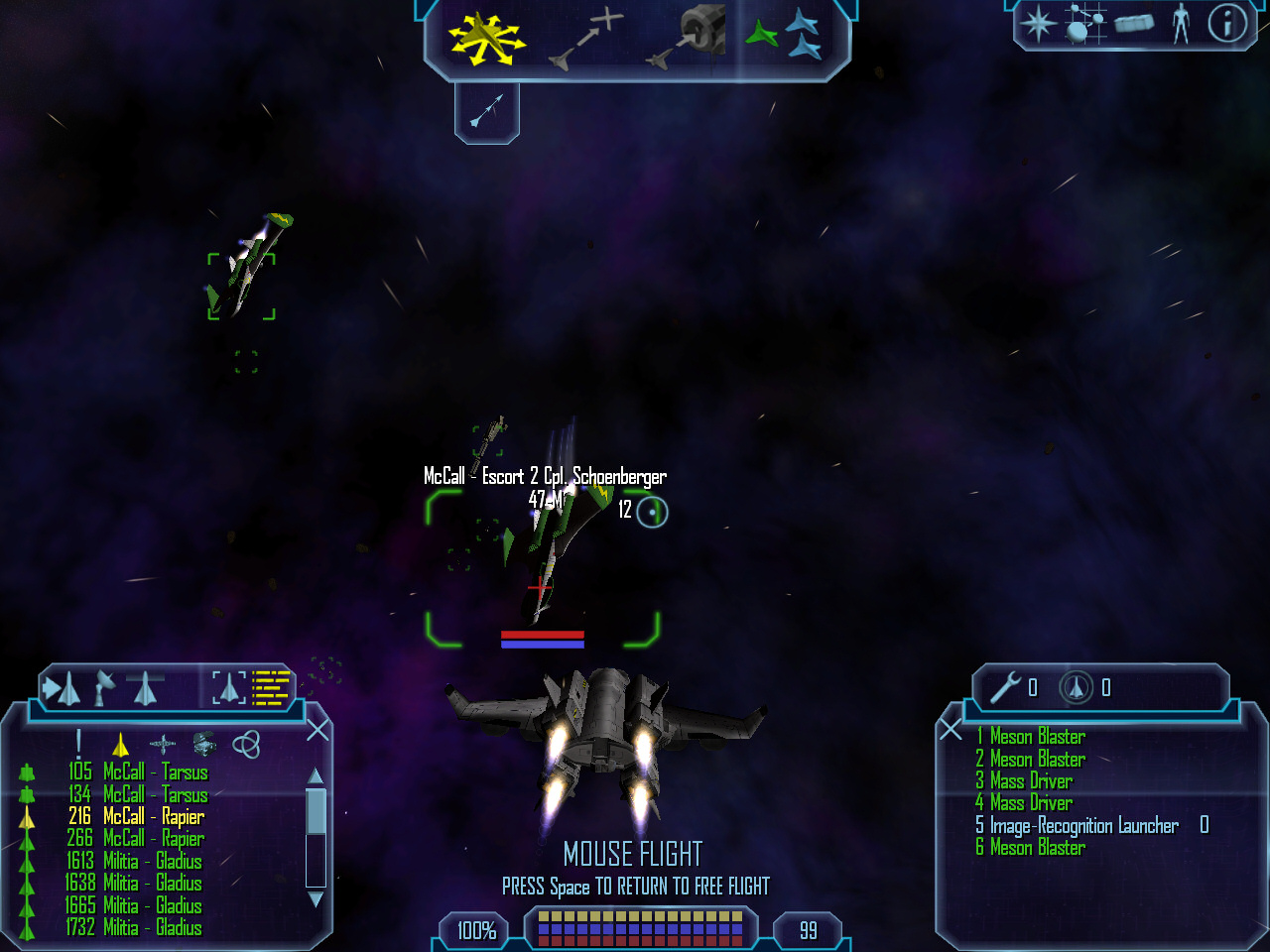Viewport: 1270px width, 952px height.
Task: Open the planets and grid map icon
Action: click(1084, 23)
